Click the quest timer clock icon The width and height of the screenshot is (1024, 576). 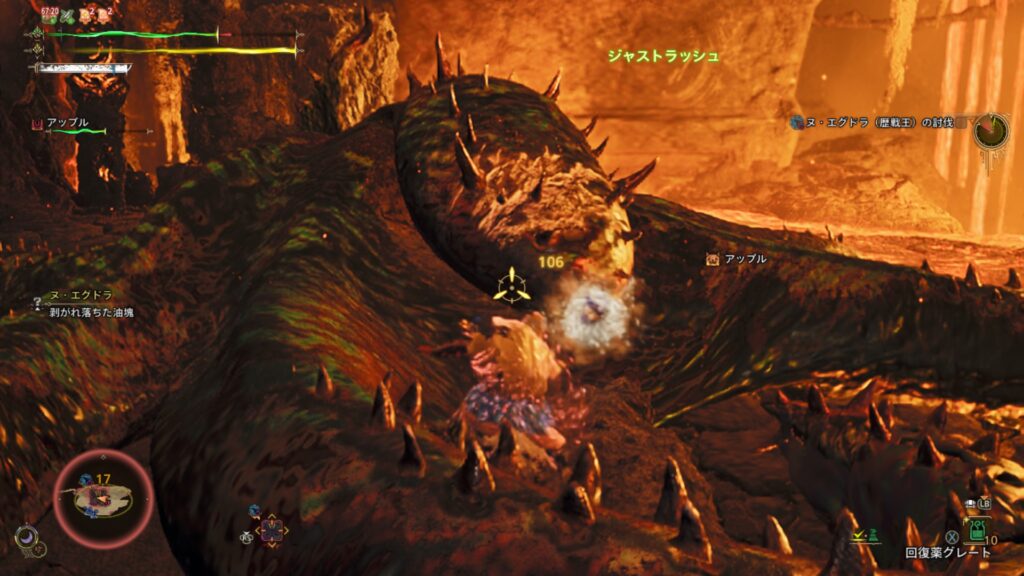click(x=991, y=130)
